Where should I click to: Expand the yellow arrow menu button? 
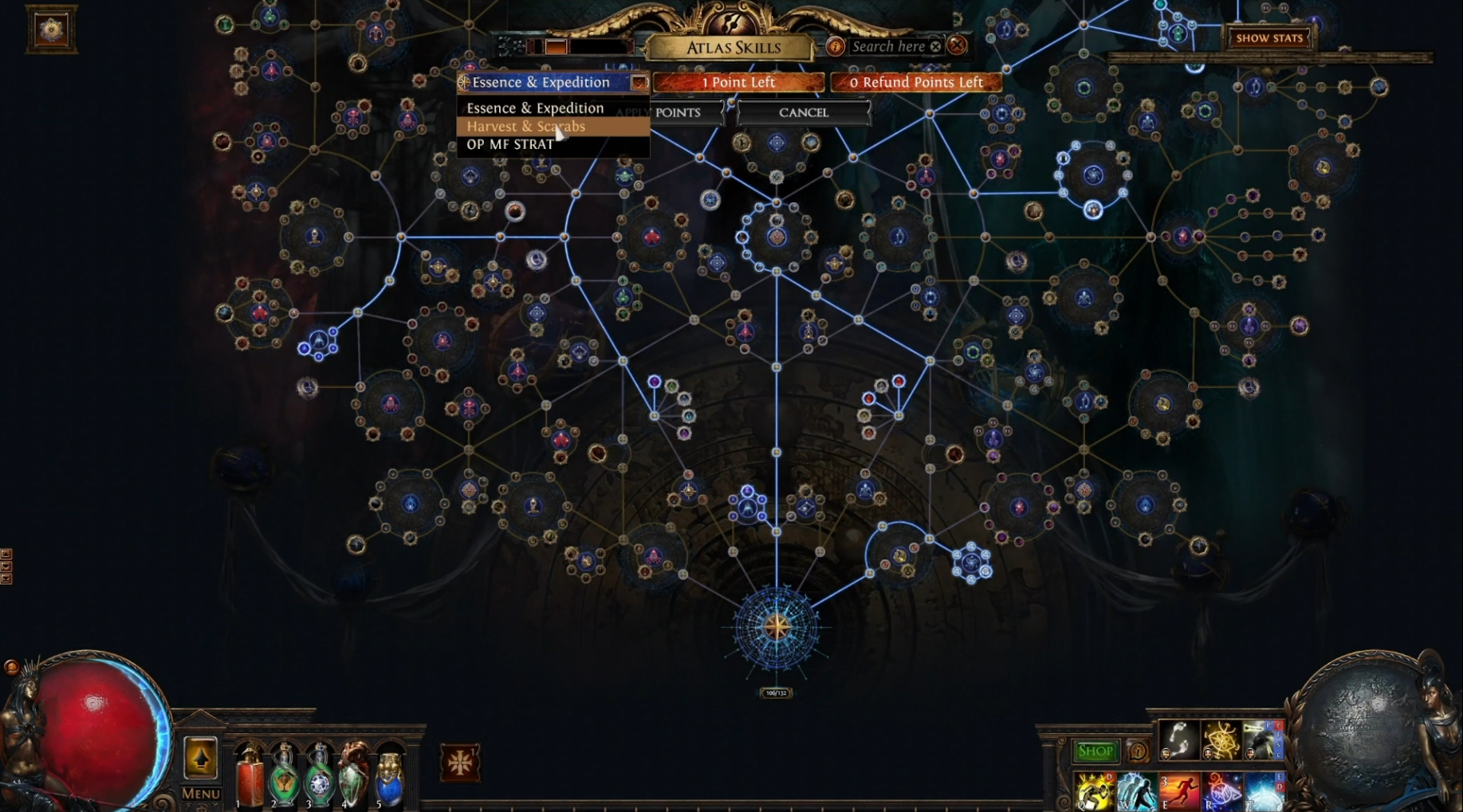(x=200, y=757)
